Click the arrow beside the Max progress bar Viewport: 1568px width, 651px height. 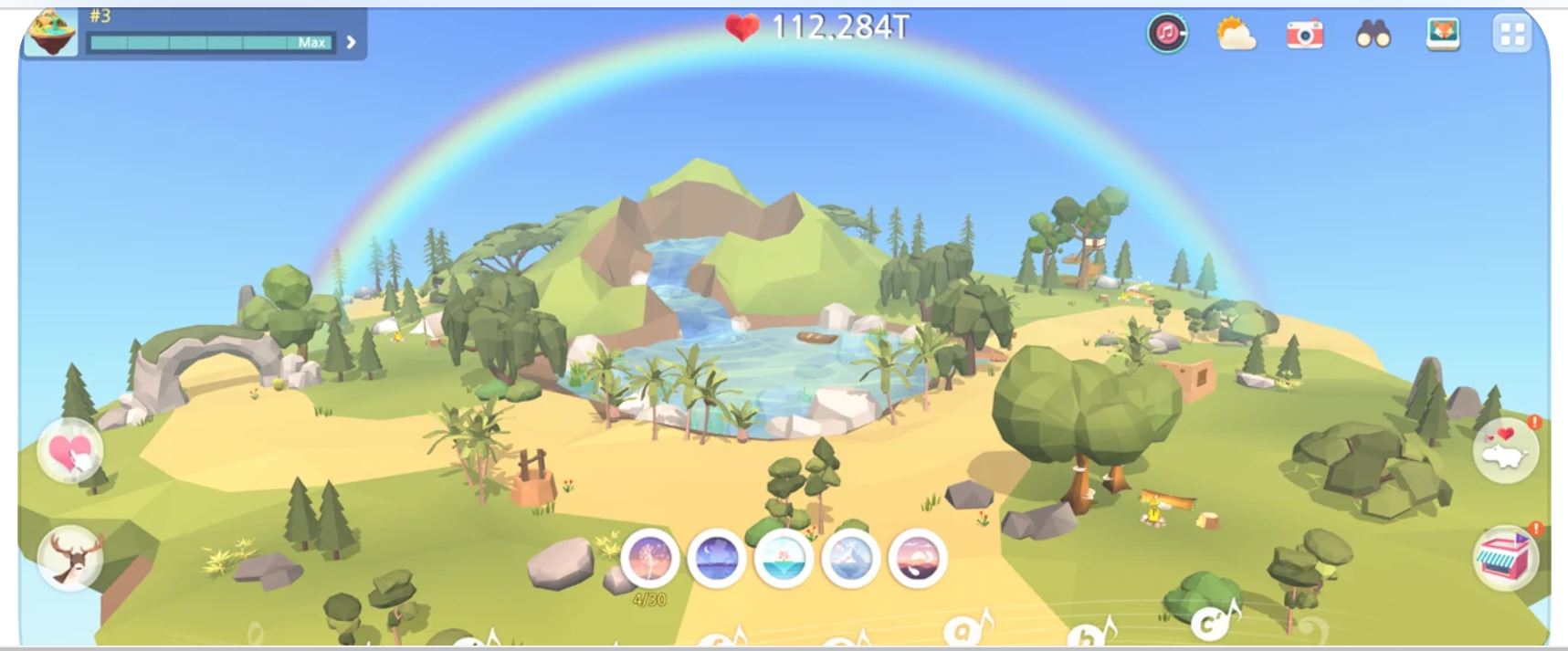point(351,42)
